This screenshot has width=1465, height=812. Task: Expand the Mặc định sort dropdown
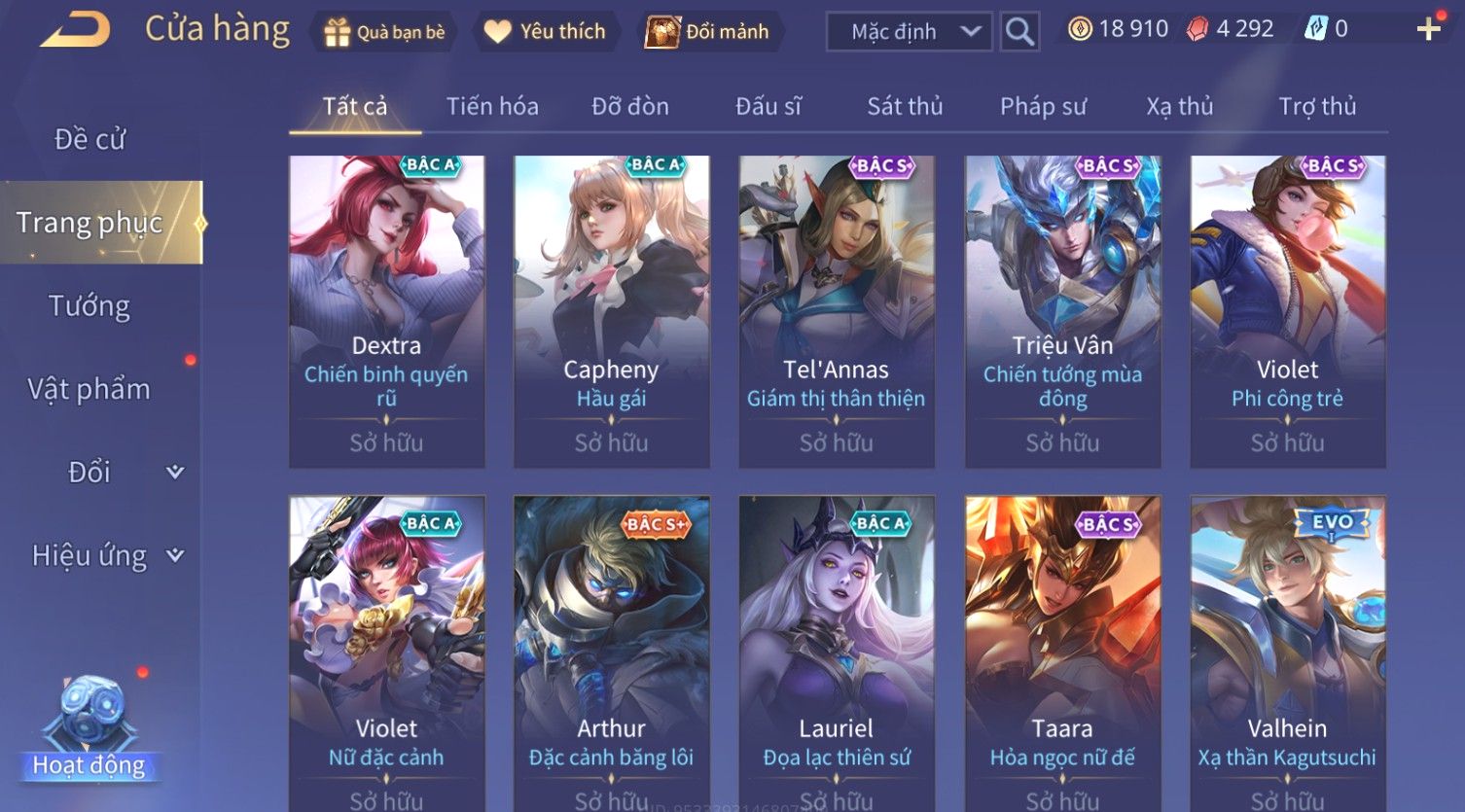tap(910, 32)
